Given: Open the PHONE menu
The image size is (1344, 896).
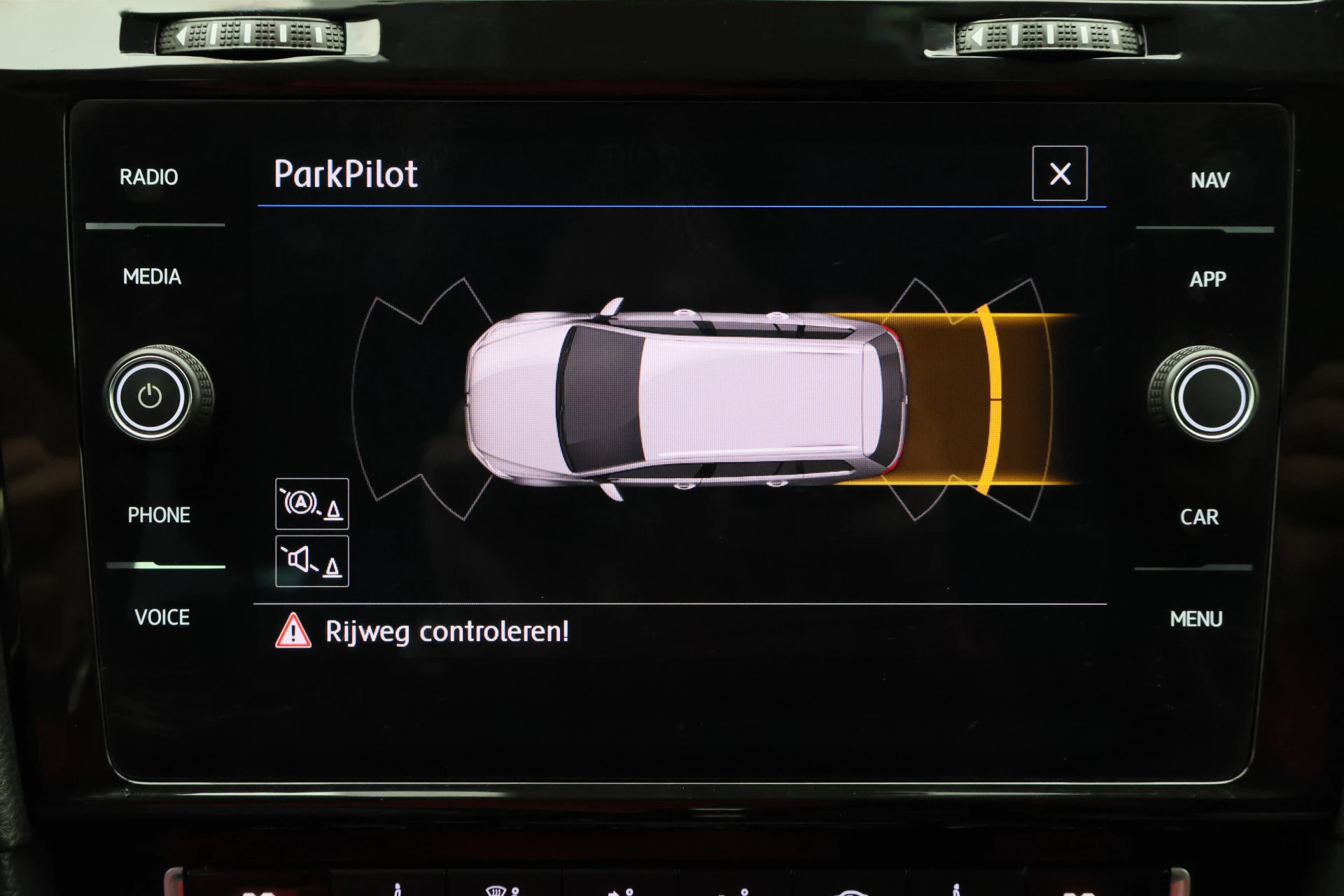Looking at the screenshot, I should pos(159,515).
